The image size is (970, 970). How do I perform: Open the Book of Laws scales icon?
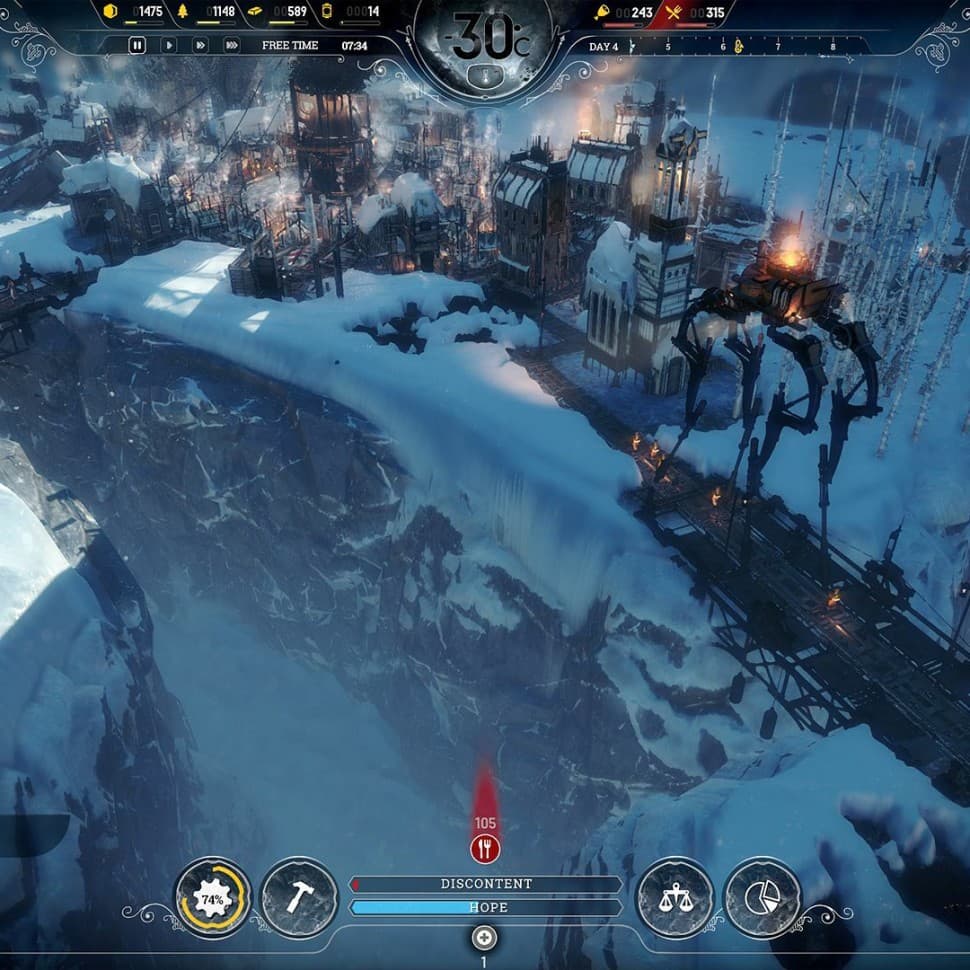(x=675, y=898)
